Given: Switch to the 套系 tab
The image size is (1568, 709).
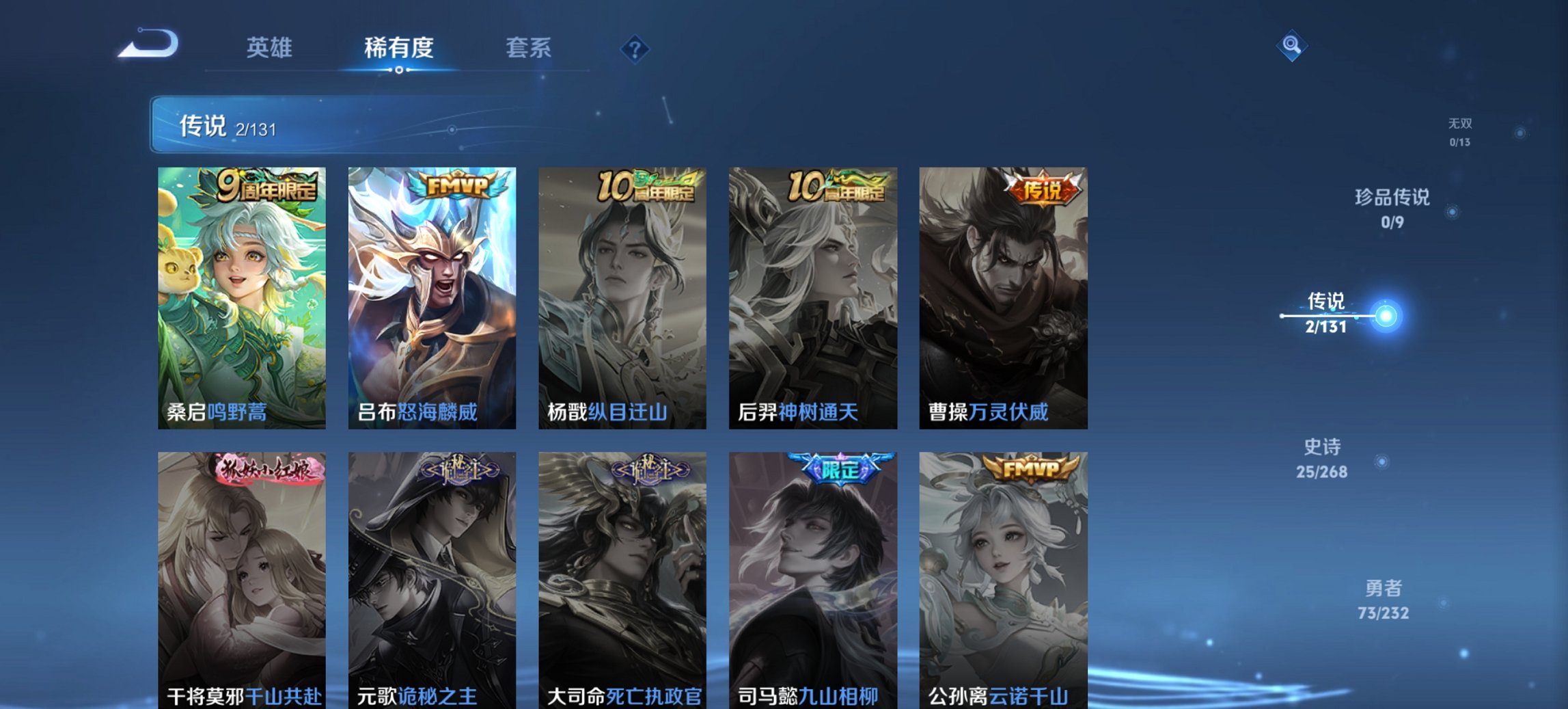Looking at the screenshot, I should click(527, 48).
